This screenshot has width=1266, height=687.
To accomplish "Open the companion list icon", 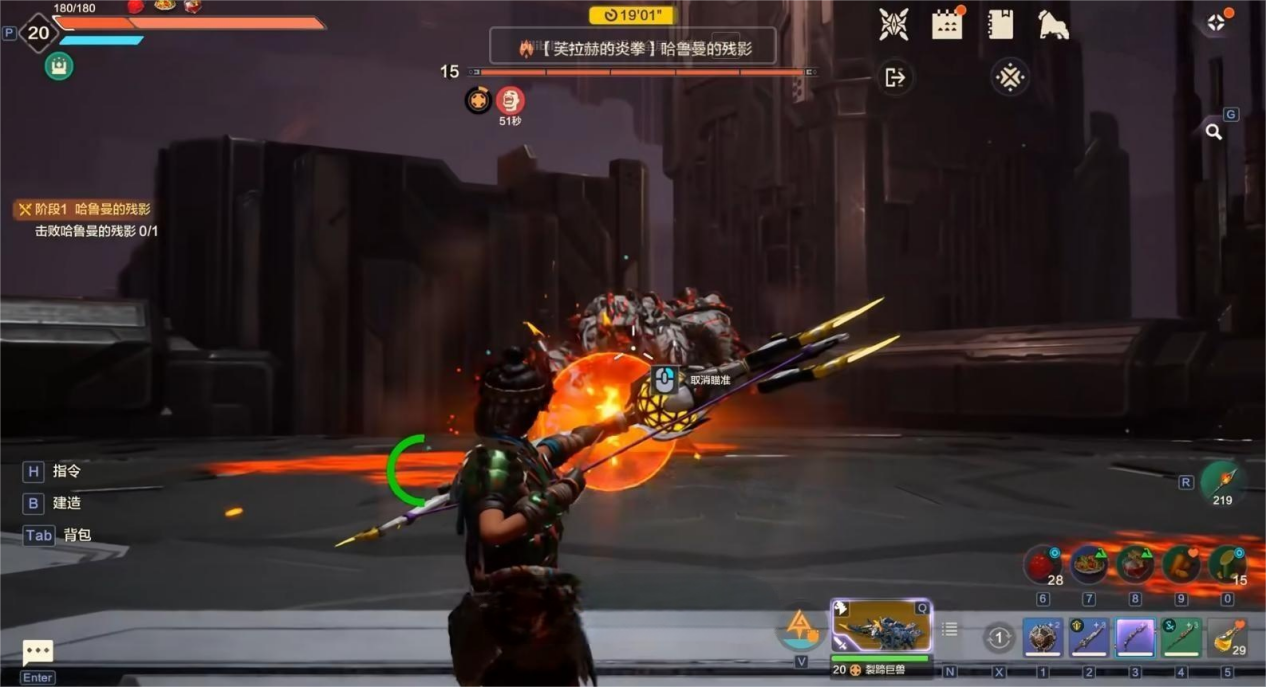I will point(950,629).
